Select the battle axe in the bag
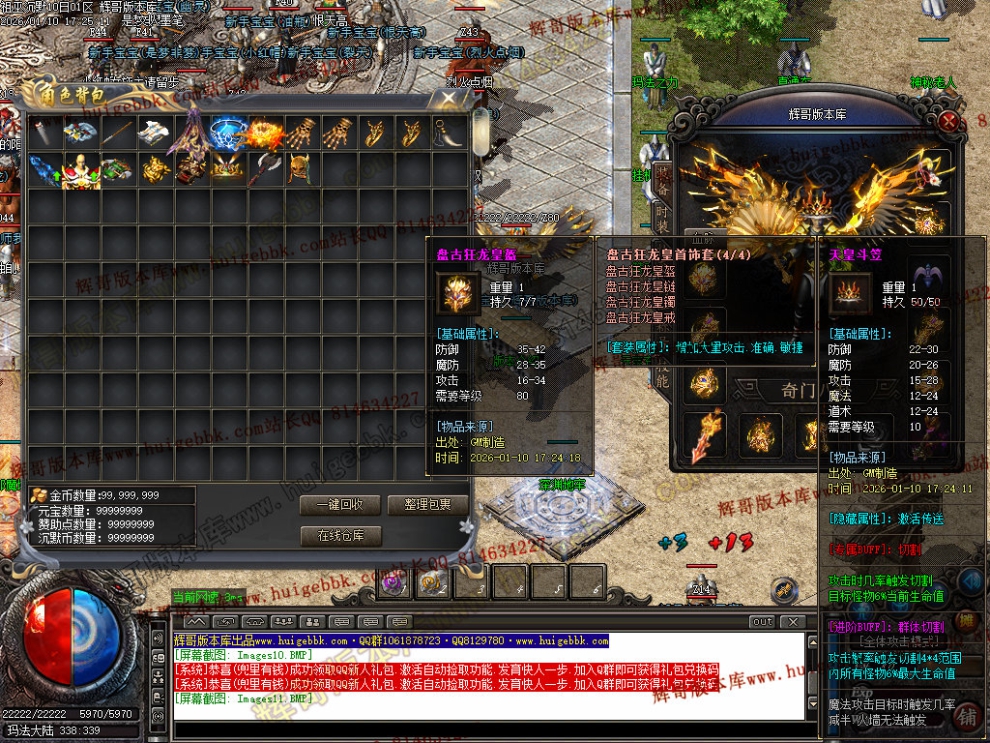 (x=264, y=168)
